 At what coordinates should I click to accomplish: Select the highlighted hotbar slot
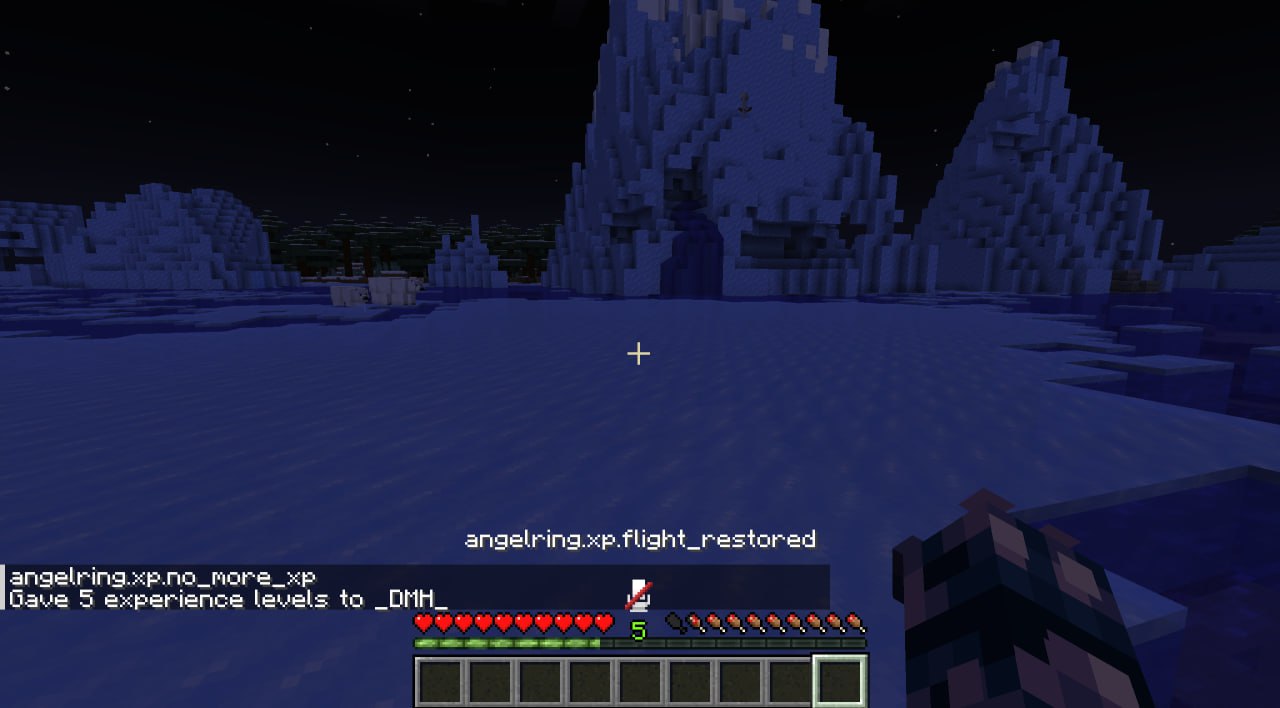839,681
